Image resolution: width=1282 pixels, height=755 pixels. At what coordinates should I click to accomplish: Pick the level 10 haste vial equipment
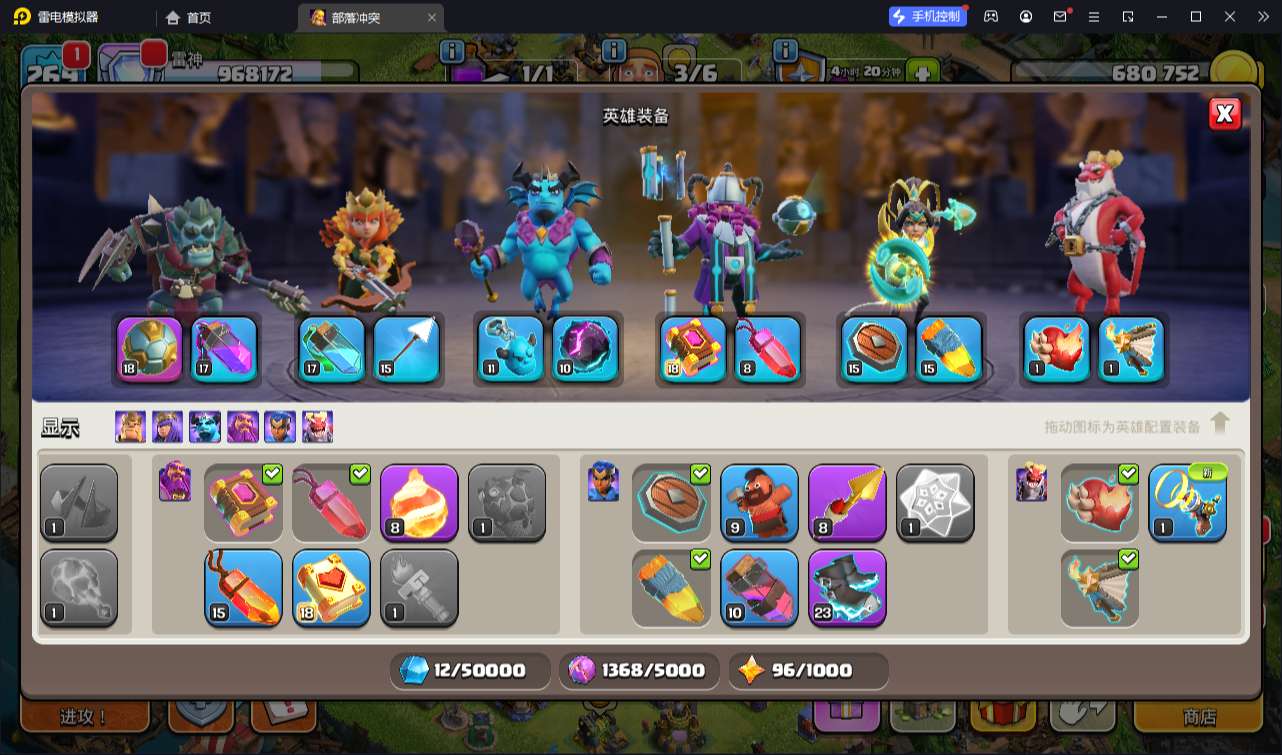coord(759,588)
